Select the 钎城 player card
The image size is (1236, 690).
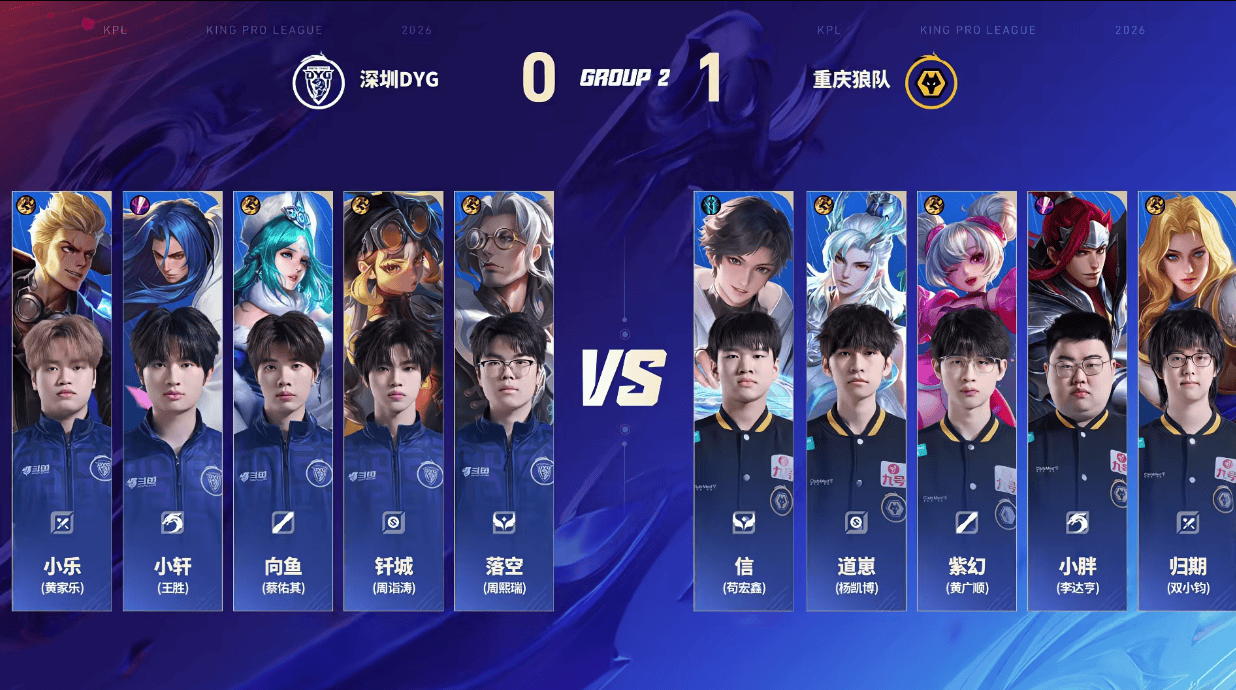click(393, 400)
